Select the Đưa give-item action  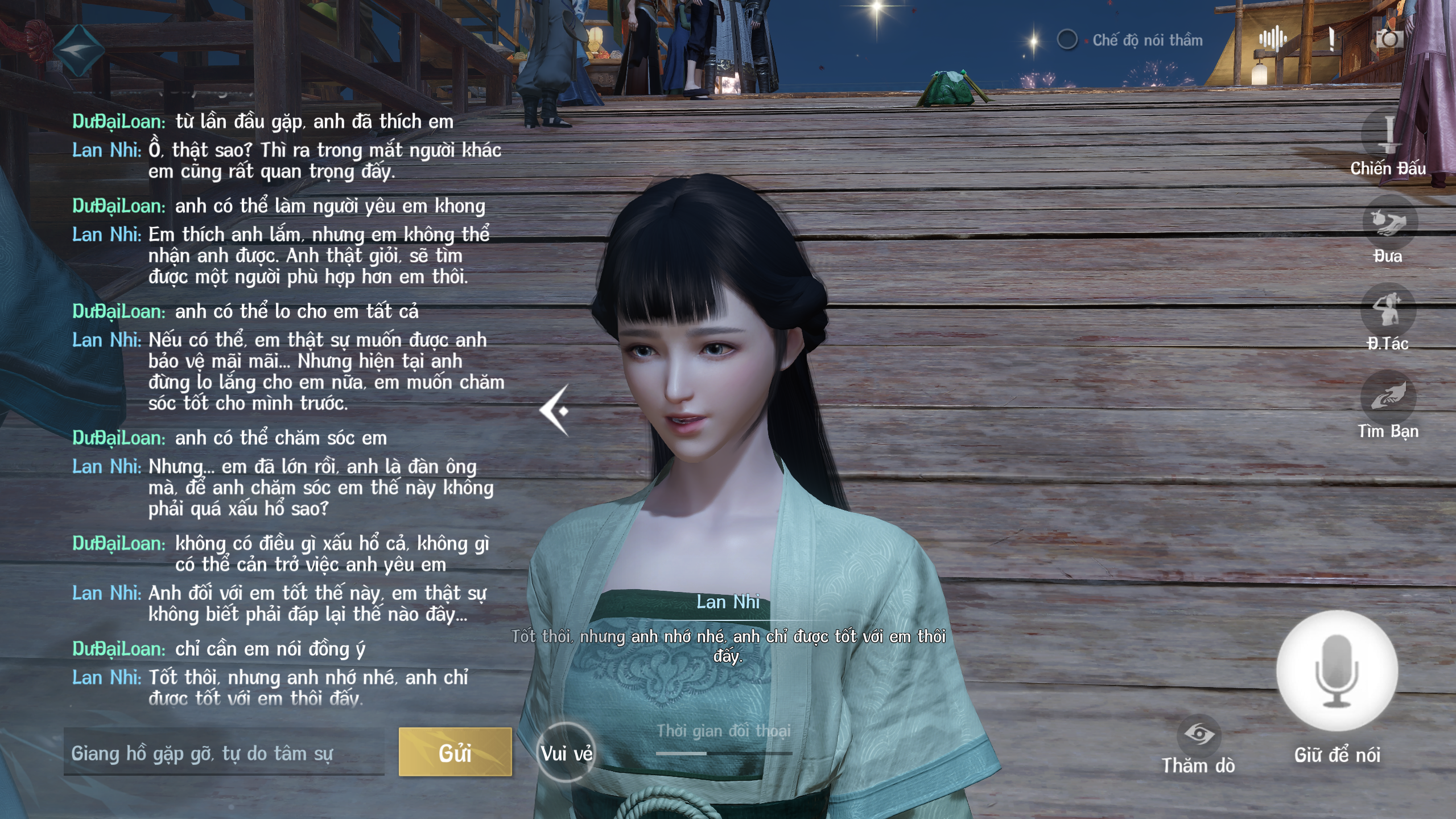pos(1388,223)
